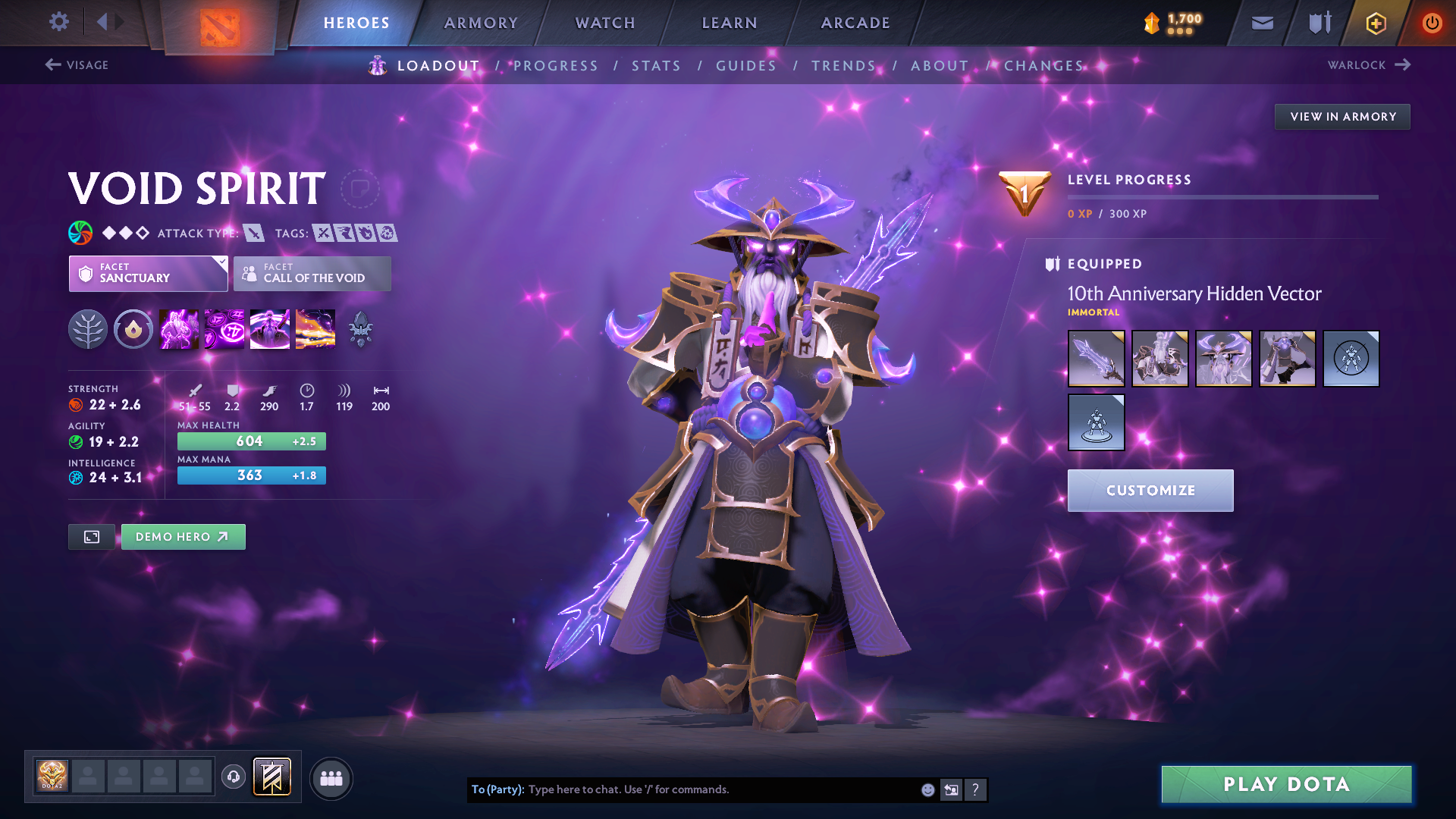Switch the facet to Call of the Void

pos(312,274)
